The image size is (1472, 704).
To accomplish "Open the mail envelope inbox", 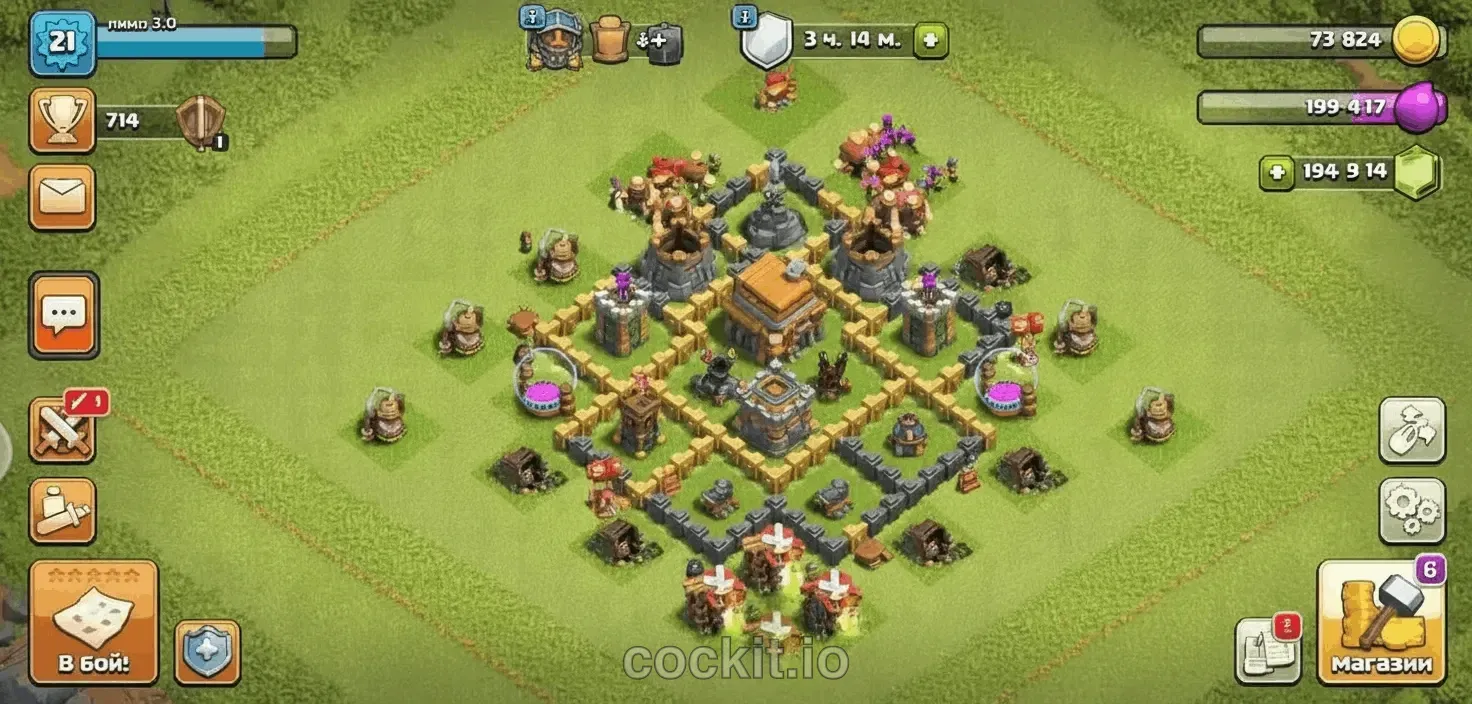I will tap(62, 197).
